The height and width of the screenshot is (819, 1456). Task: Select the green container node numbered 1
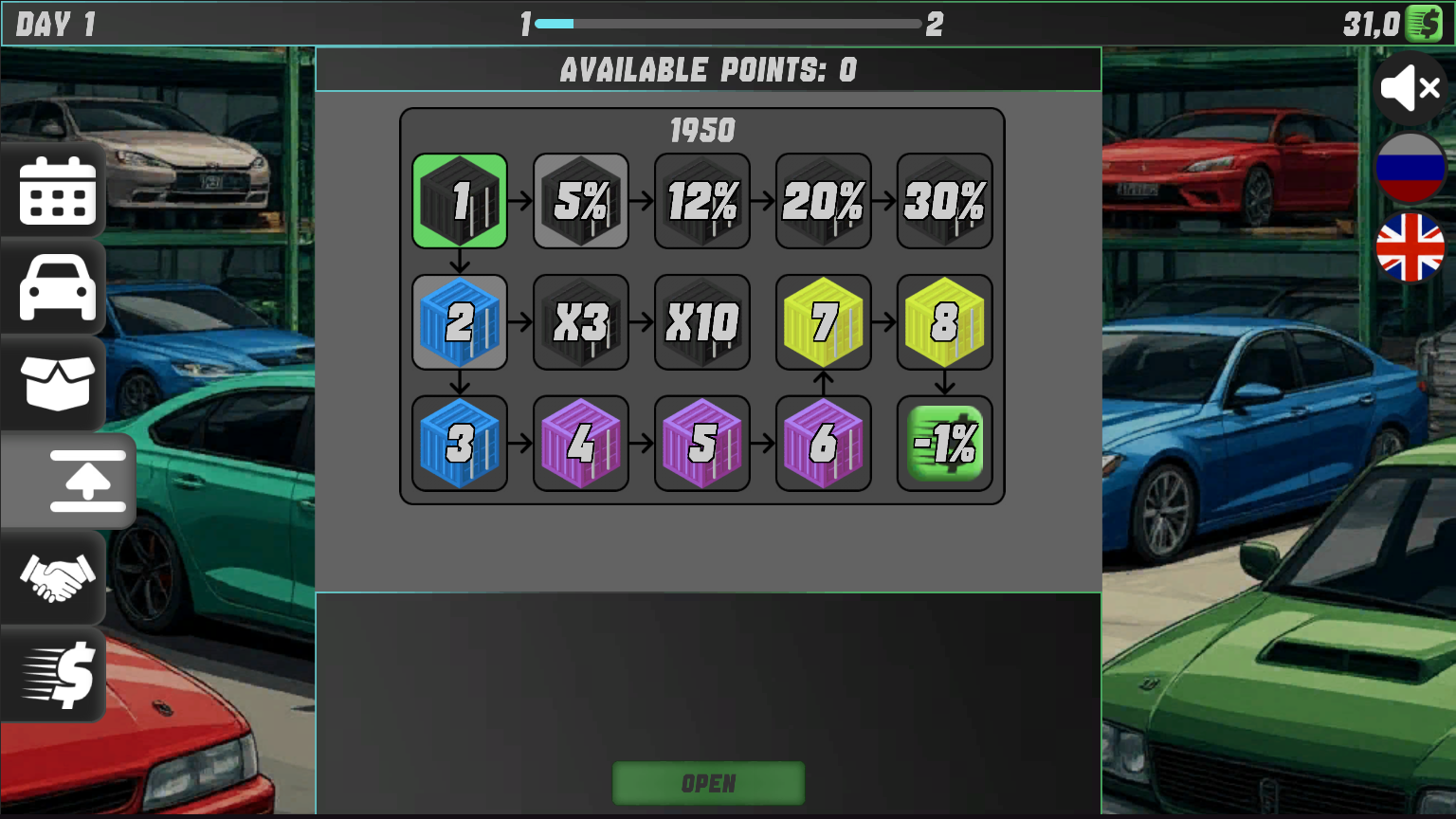pyautogui.click(x=459, y=200)
